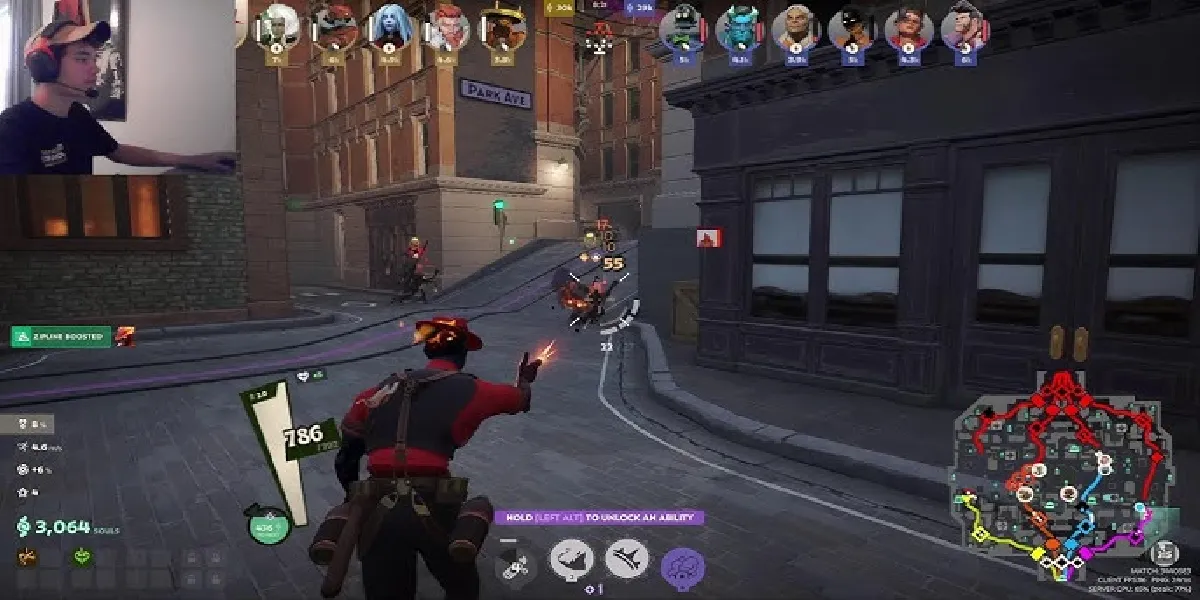Click the round icon at minimap's corner
Viewport: 1200px width, 600px height.
[1162, 555]
